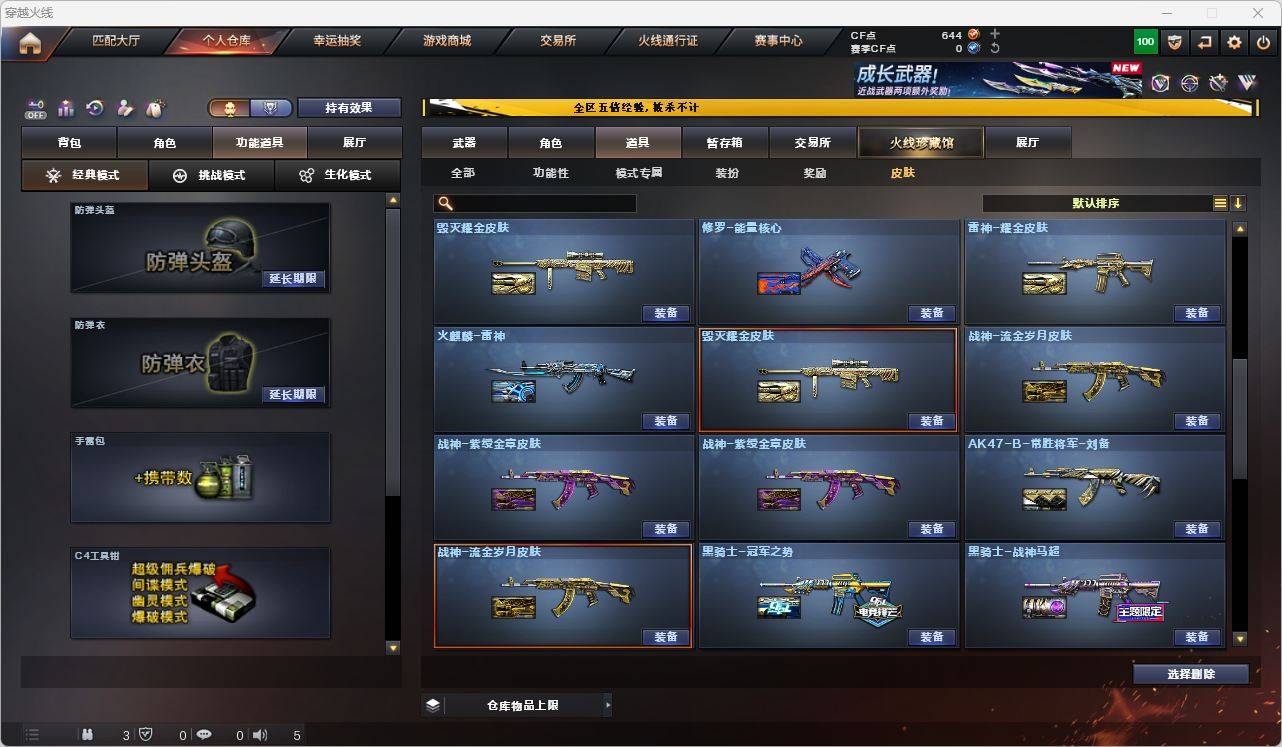1282x747 pixels.
Task: Open the 幸运抽奖 menu item
Action: pyautogui.click(x=337, y=41)
